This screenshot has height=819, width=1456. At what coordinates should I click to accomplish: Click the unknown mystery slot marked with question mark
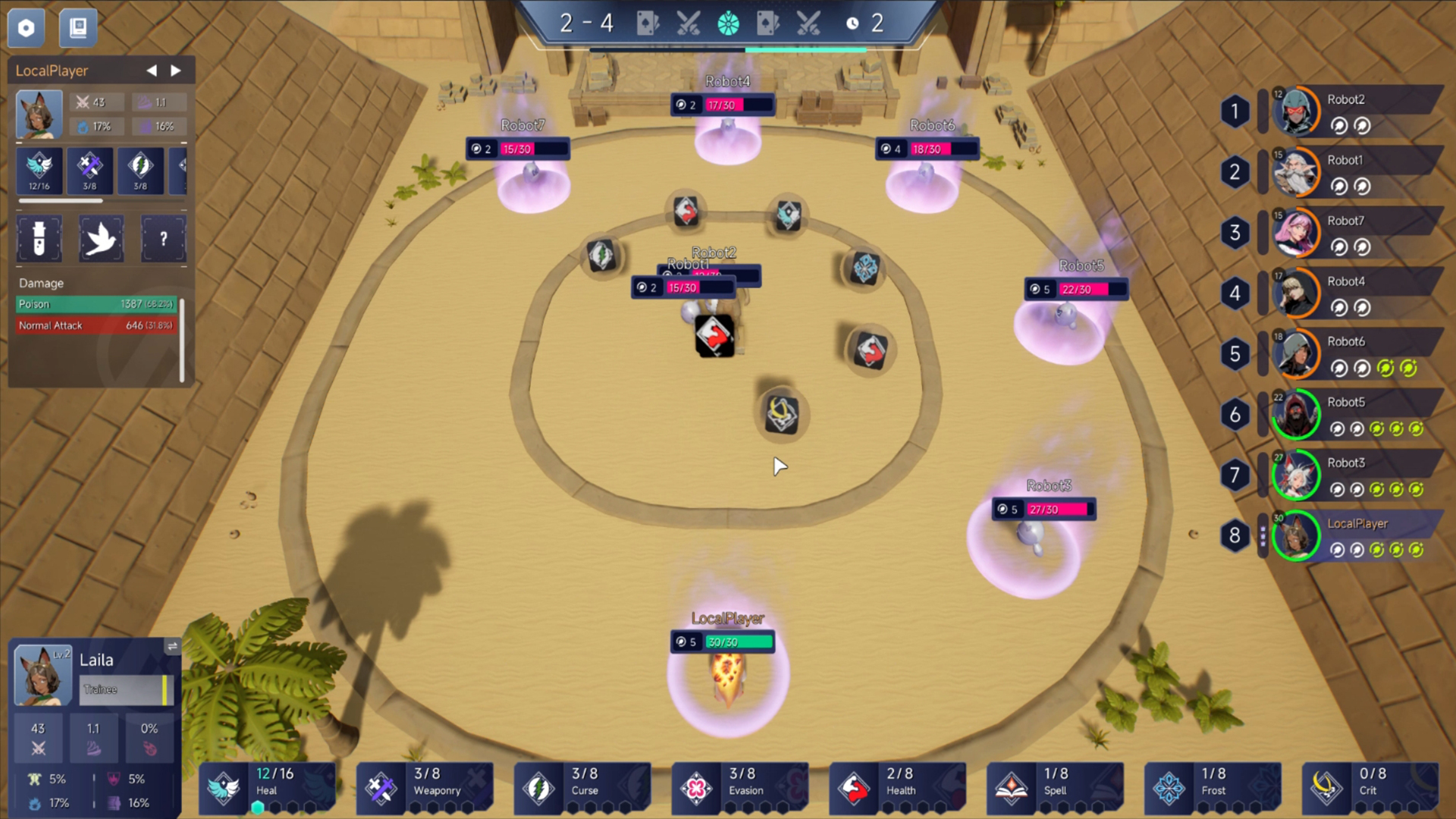[x=163, y=239]
